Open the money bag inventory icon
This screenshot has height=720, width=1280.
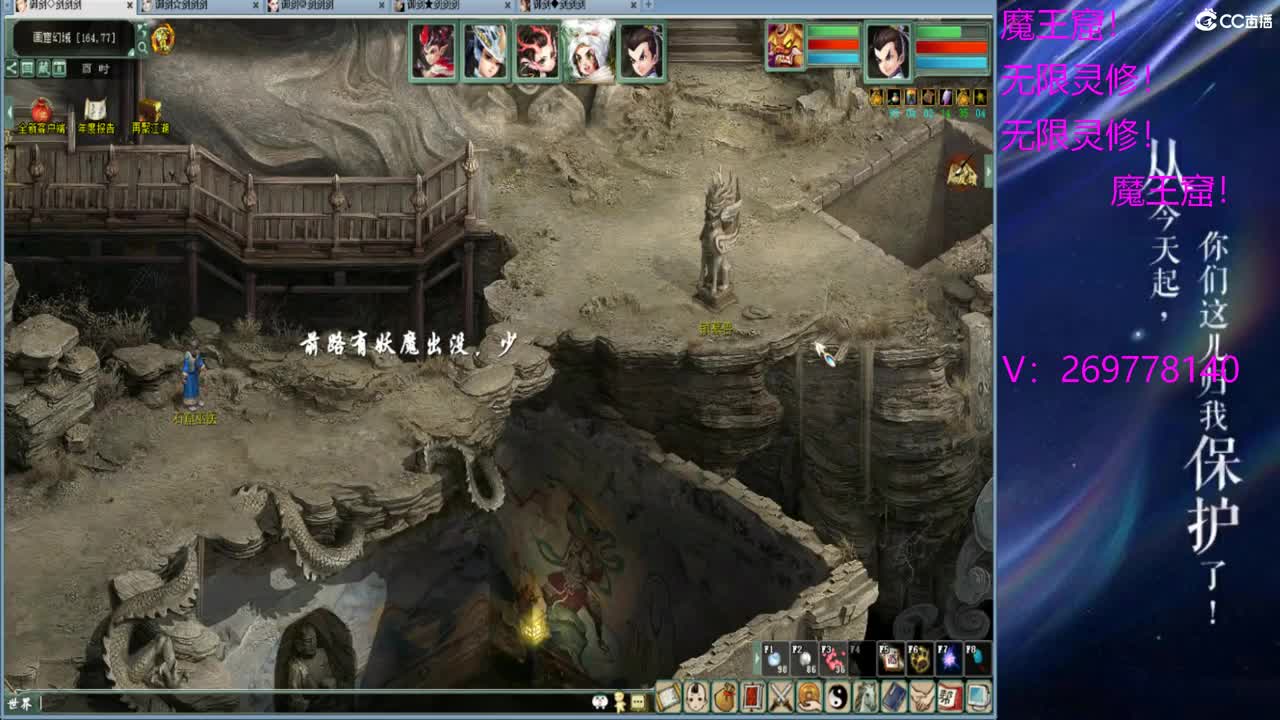click(x=727, y=697)
